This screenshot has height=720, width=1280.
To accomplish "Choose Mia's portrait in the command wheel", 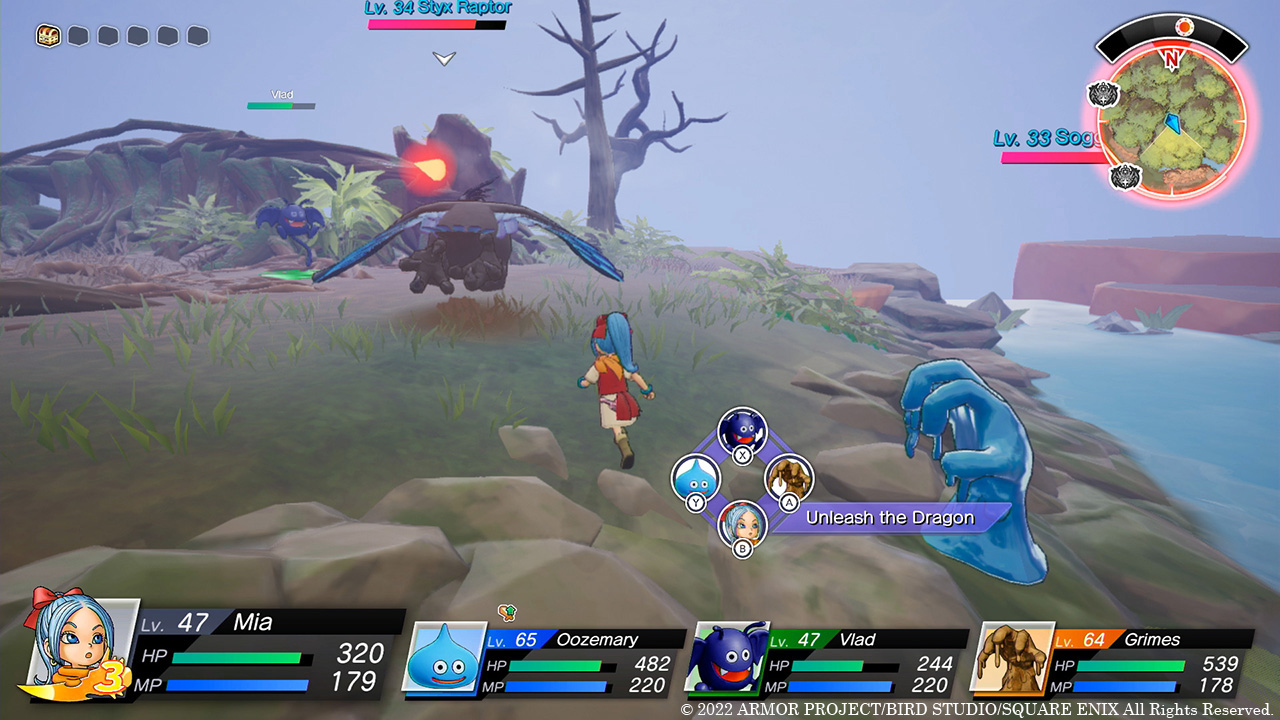I will coord(743,523).
